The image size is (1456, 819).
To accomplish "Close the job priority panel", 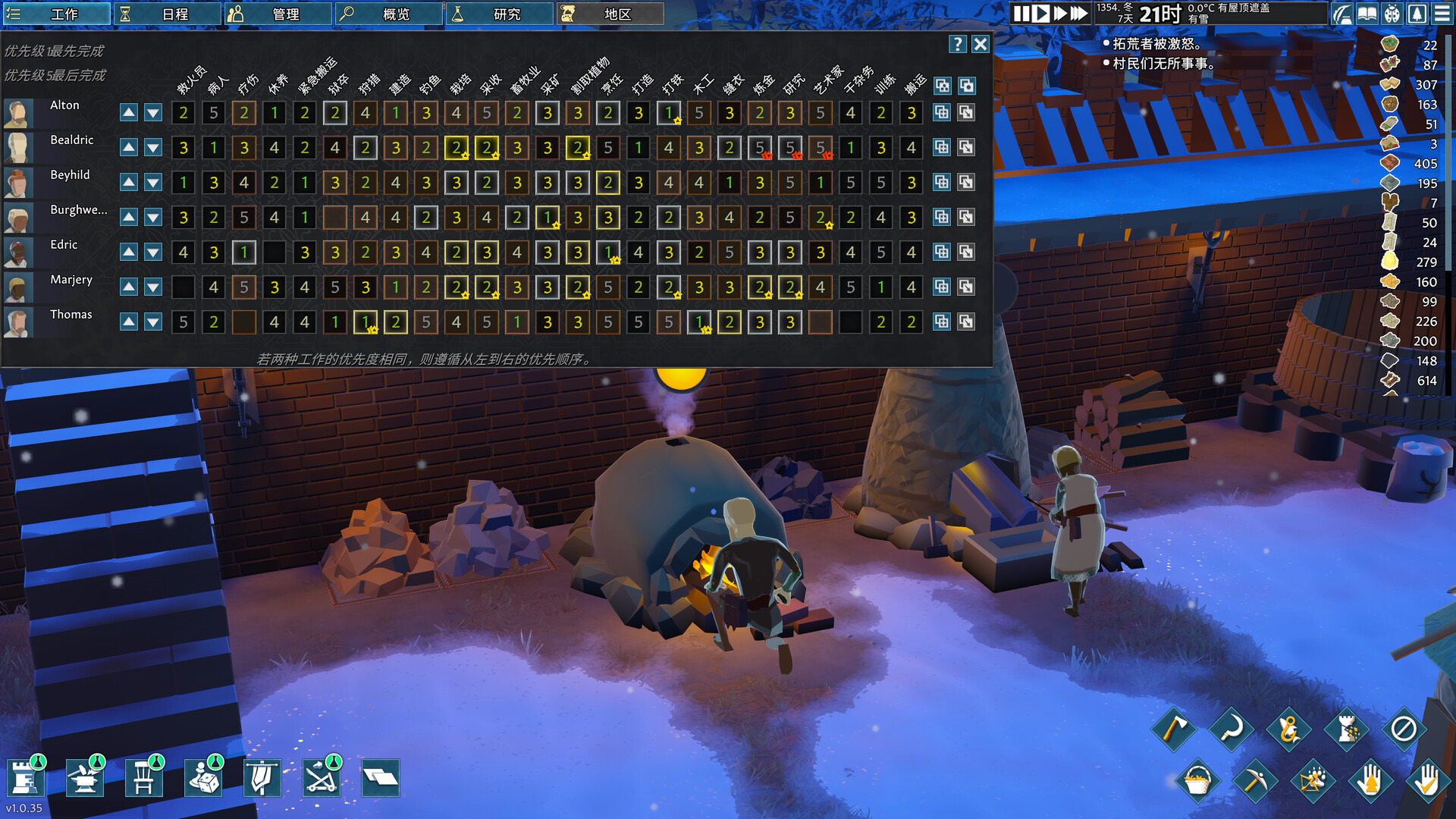I will [x=981, y=44].
